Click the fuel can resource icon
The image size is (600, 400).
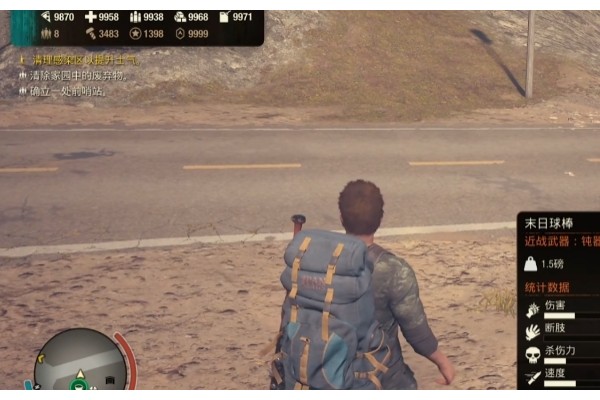(x=222, y=17)
